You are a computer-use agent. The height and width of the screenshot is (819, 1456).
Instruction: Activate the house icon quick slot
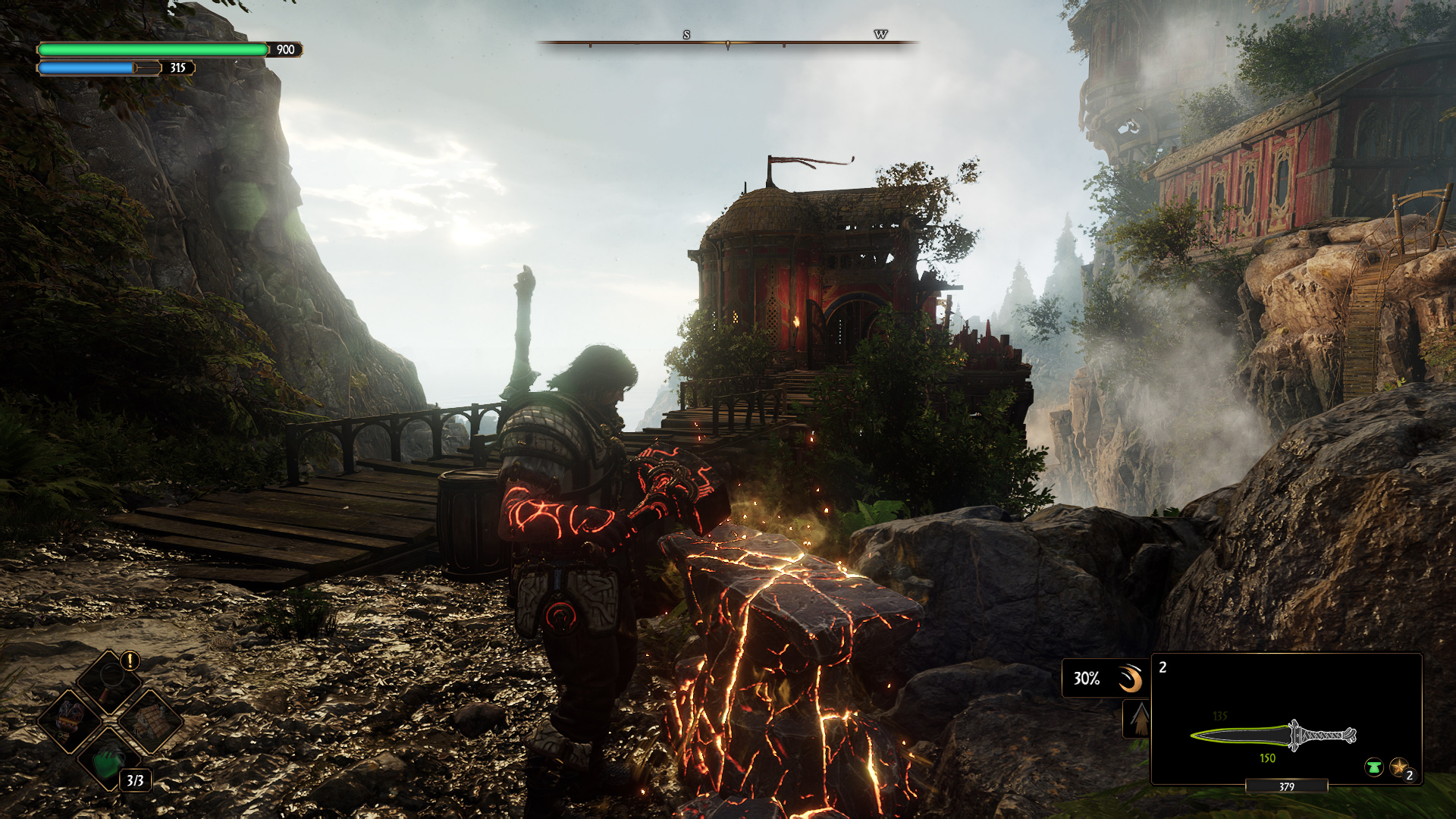click(x=150, y=720)
